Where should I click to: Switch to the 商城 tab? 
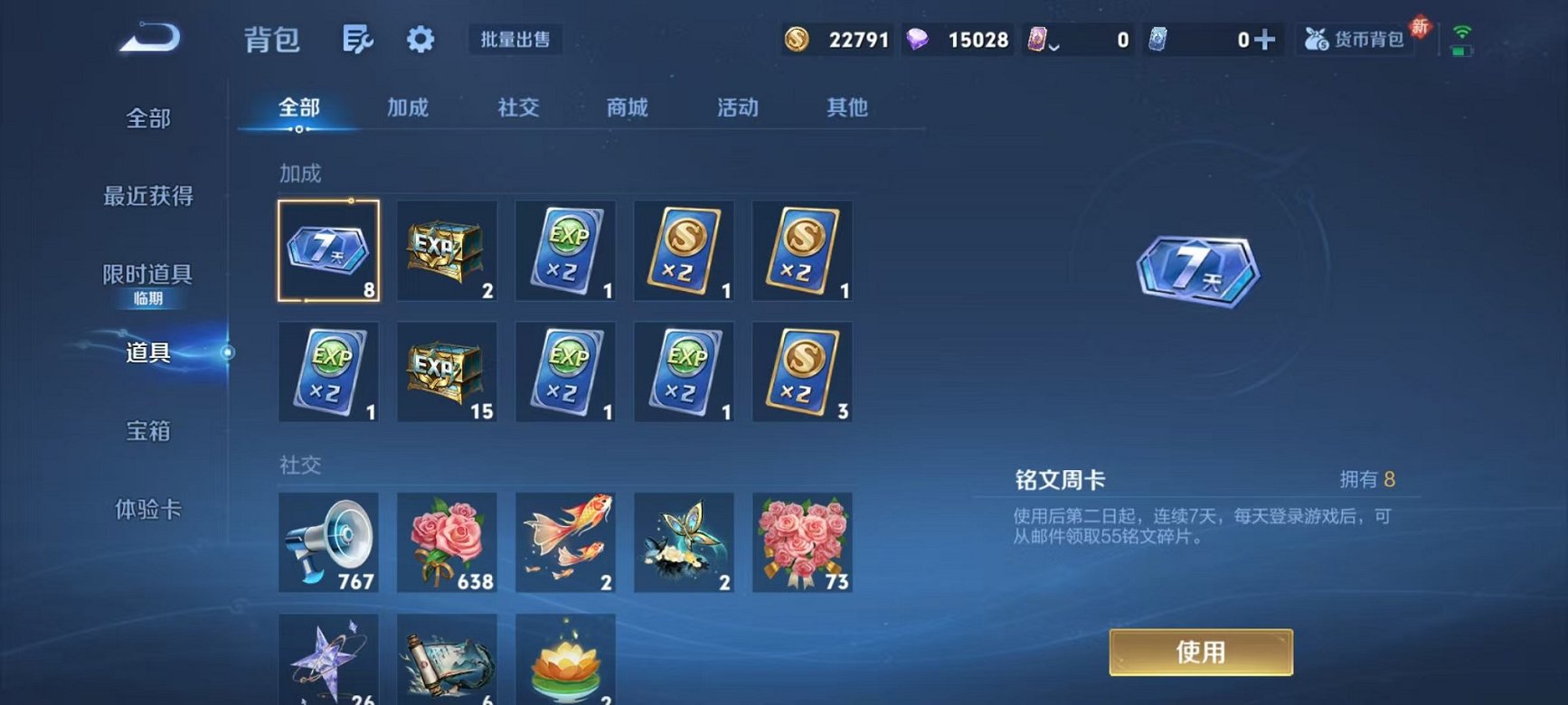[628, 108]
